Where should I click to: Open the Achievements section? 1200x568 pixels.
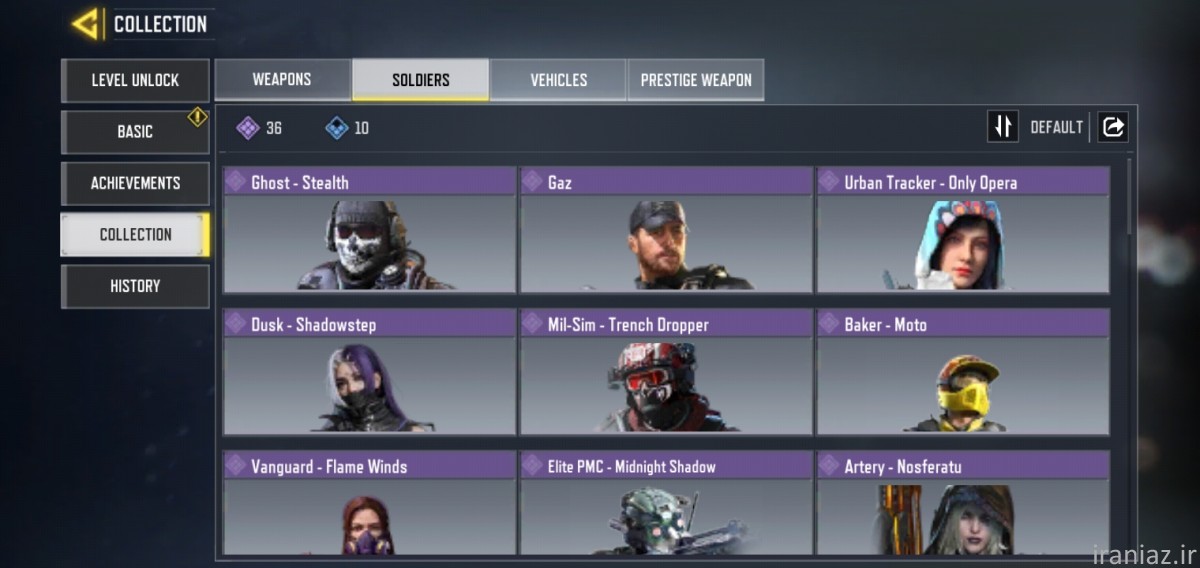(x=135, y=183)
